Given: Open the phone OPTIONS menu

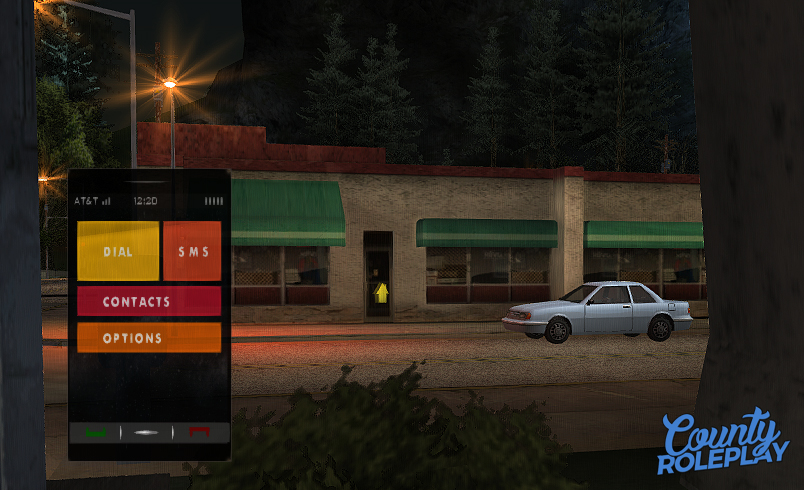Looking at the screenshot, I should (x=149, y=338).
